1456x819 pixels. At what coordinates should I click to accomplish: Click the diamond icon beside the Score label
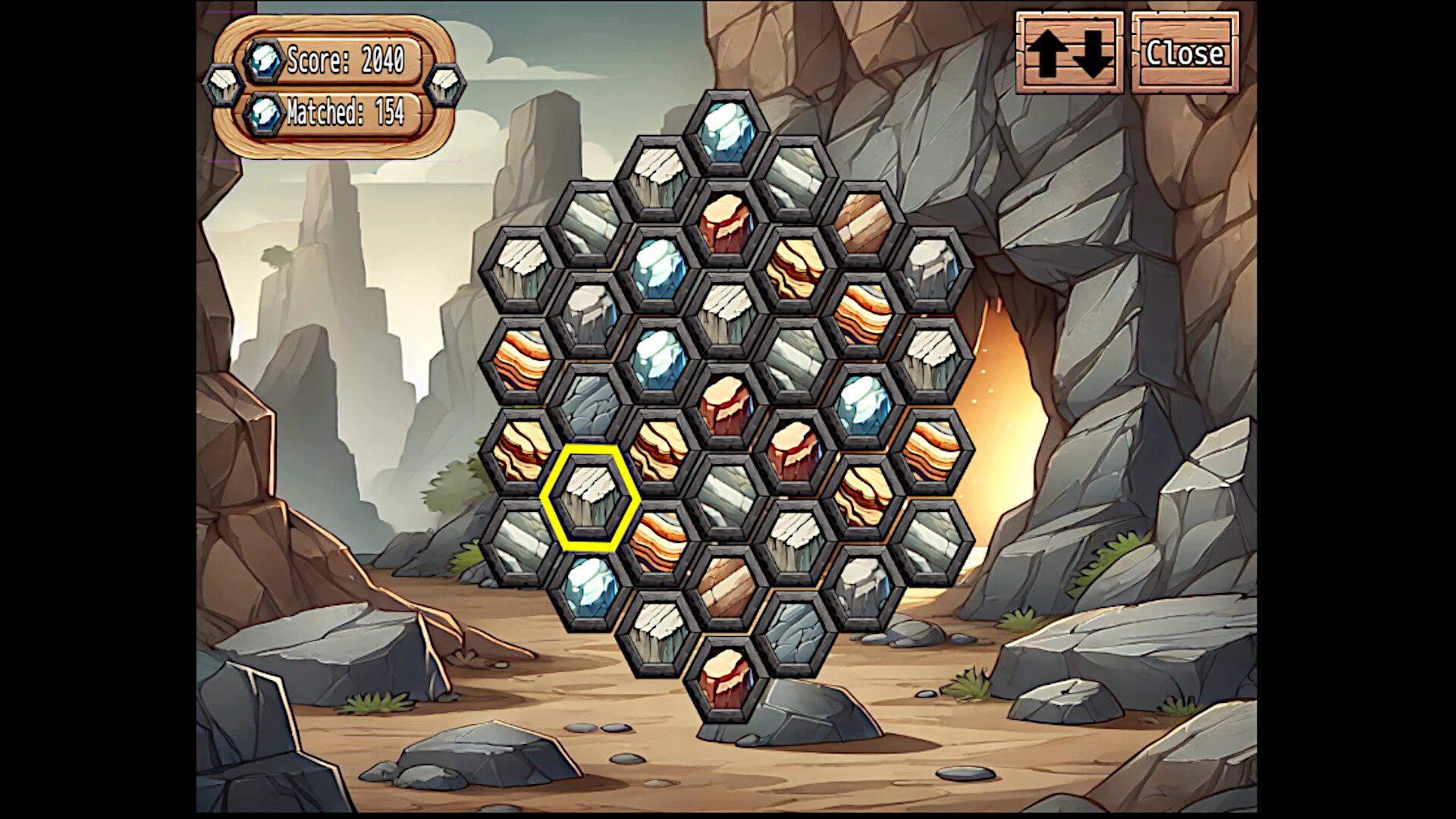[x=265, y=62]
